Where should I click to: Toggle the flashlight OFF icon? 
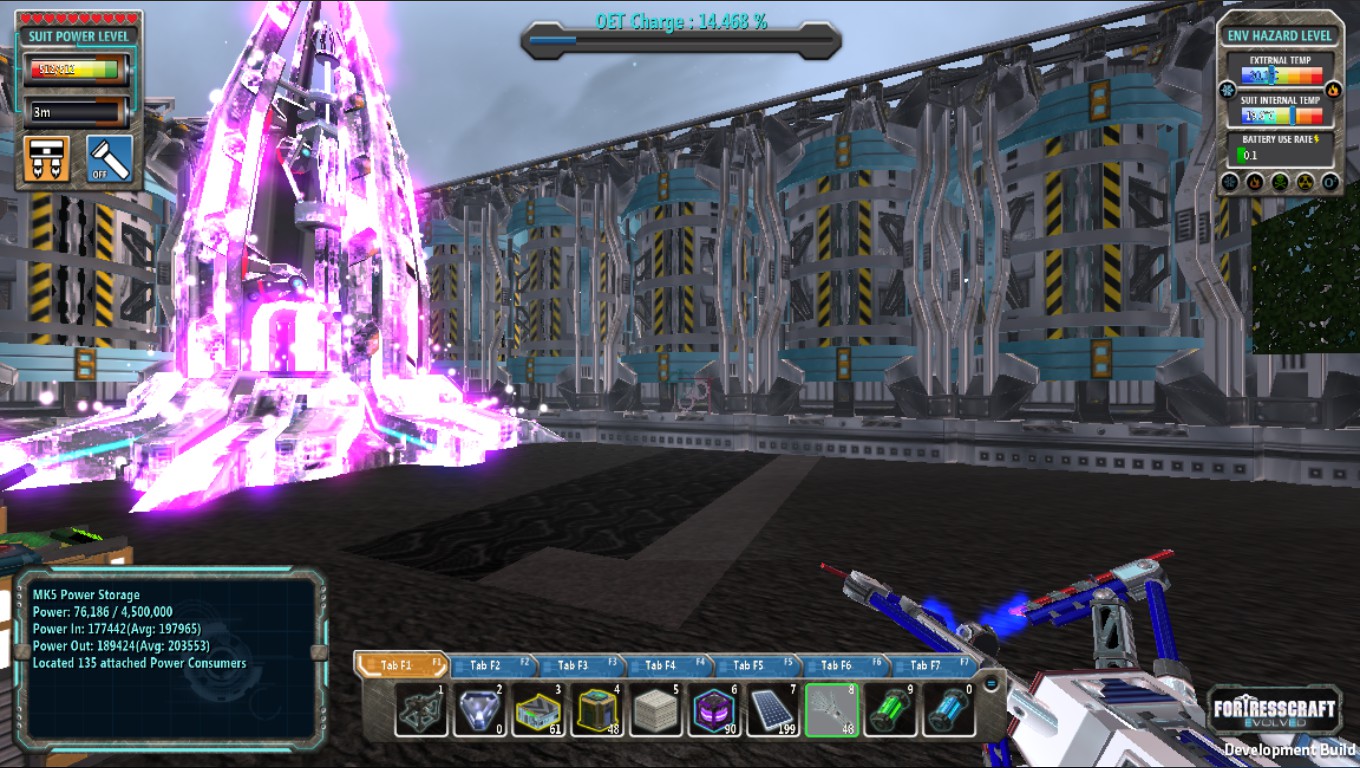point(109,159)
